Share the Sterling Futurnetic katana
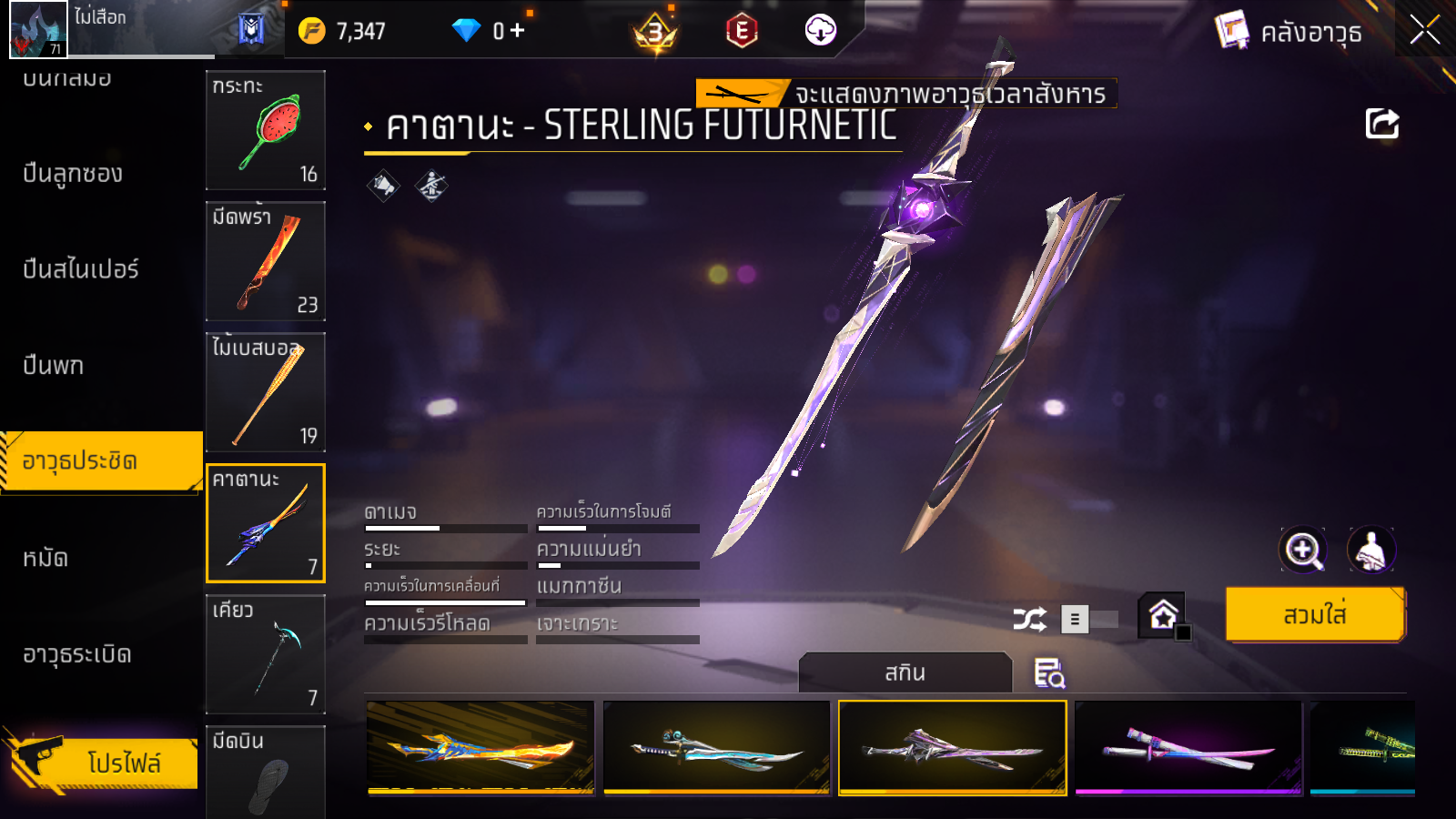The height and width of the screenshot is (819, 1456). point(1381,124)
